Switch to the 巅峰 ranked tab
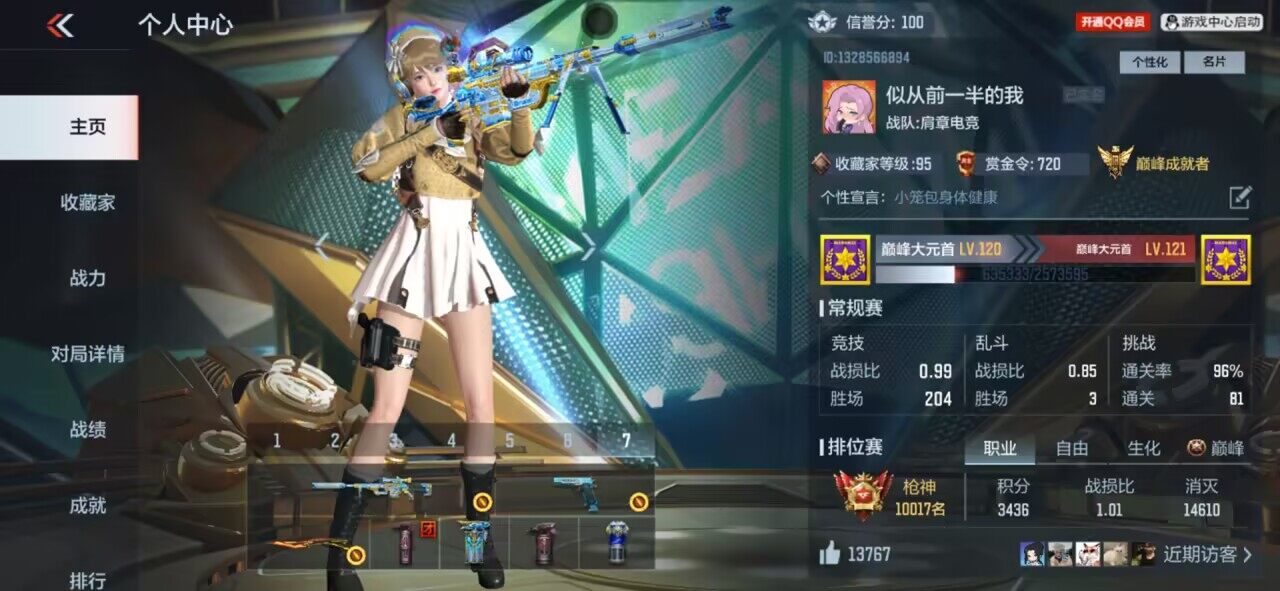Image resolution: width=1280 pixels, height=591 pixels. [1216, 449]
